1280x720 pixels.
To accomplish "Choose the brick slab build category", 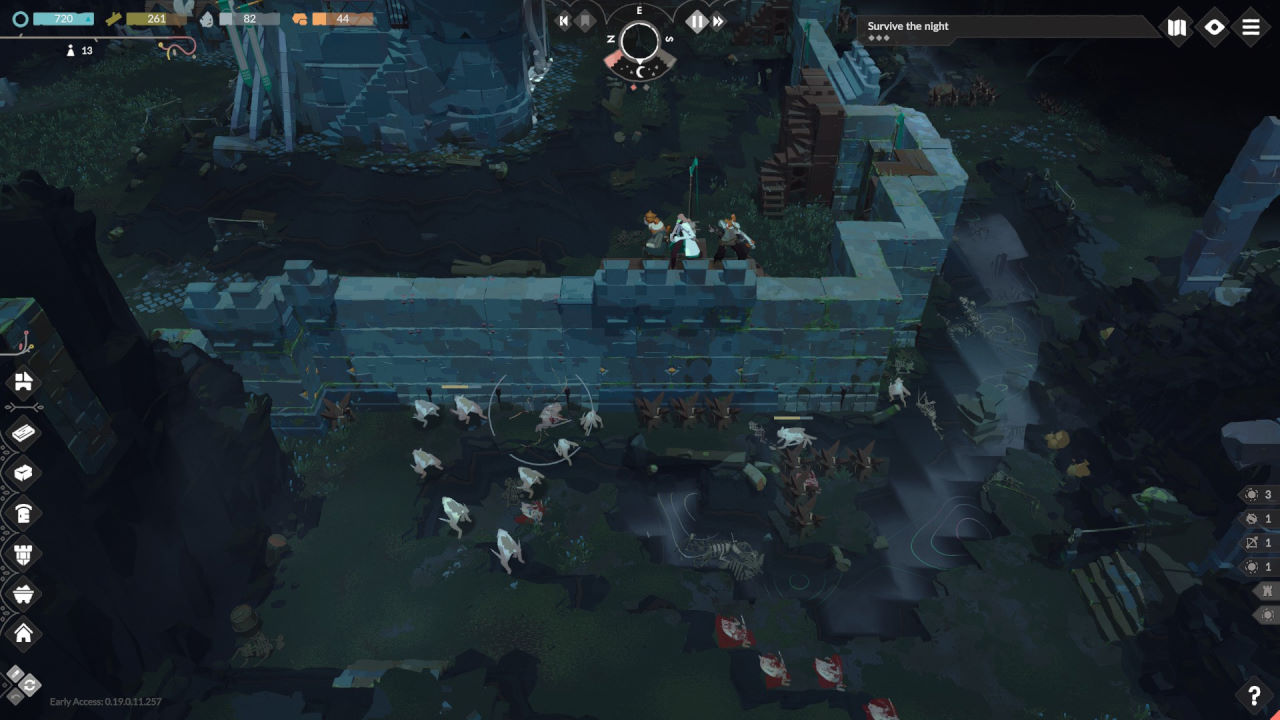I will [23, 433].
